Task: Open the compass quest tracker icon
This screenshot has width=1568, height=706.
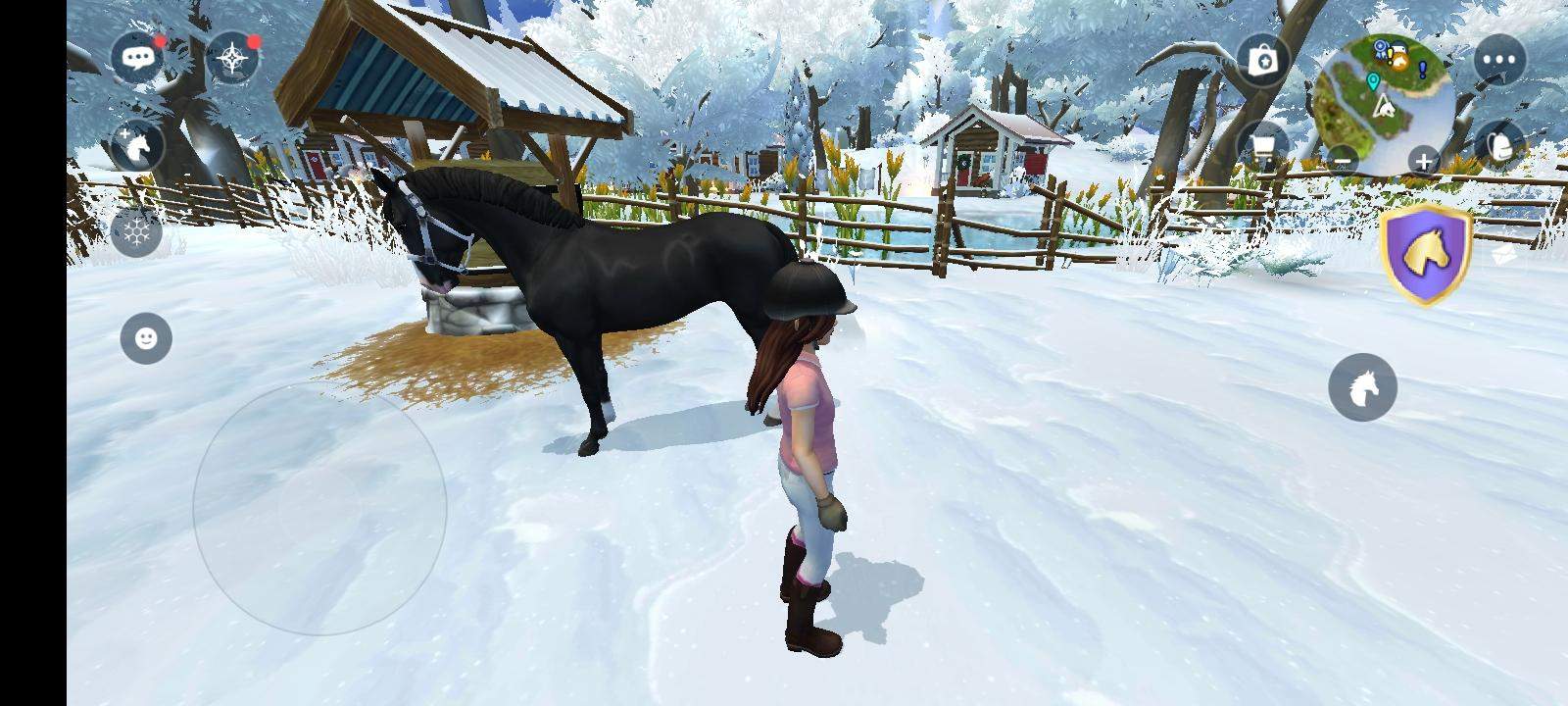Action: coord(232,56)
